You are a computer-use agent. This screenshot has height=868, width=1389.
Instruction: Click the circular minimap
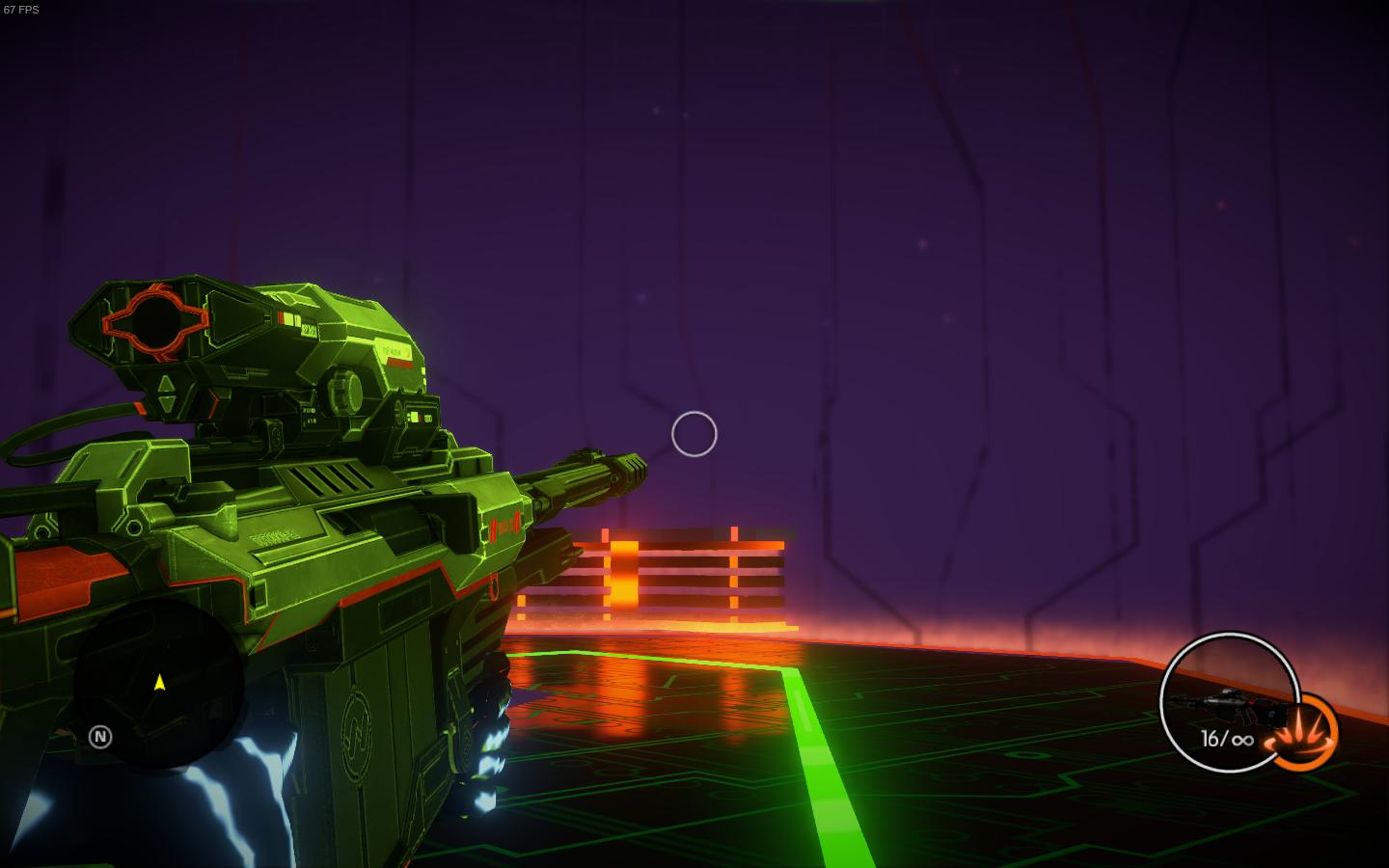tap(157, 683)
